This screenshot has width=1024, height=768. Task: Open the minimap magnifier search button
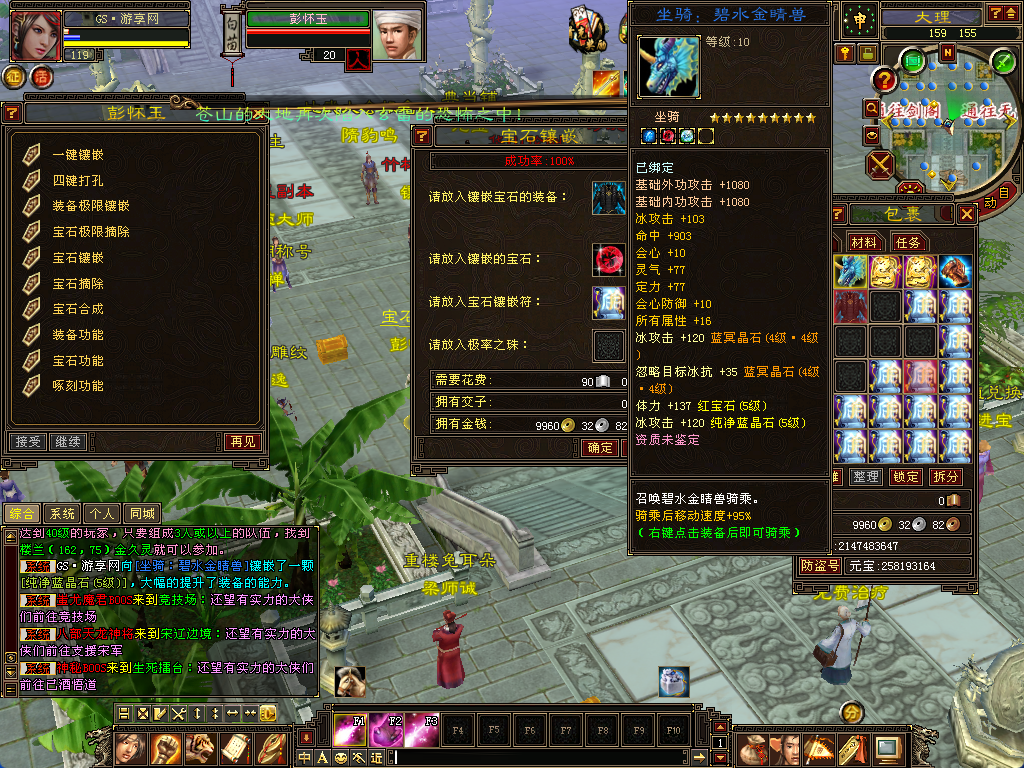click(871, 107)
